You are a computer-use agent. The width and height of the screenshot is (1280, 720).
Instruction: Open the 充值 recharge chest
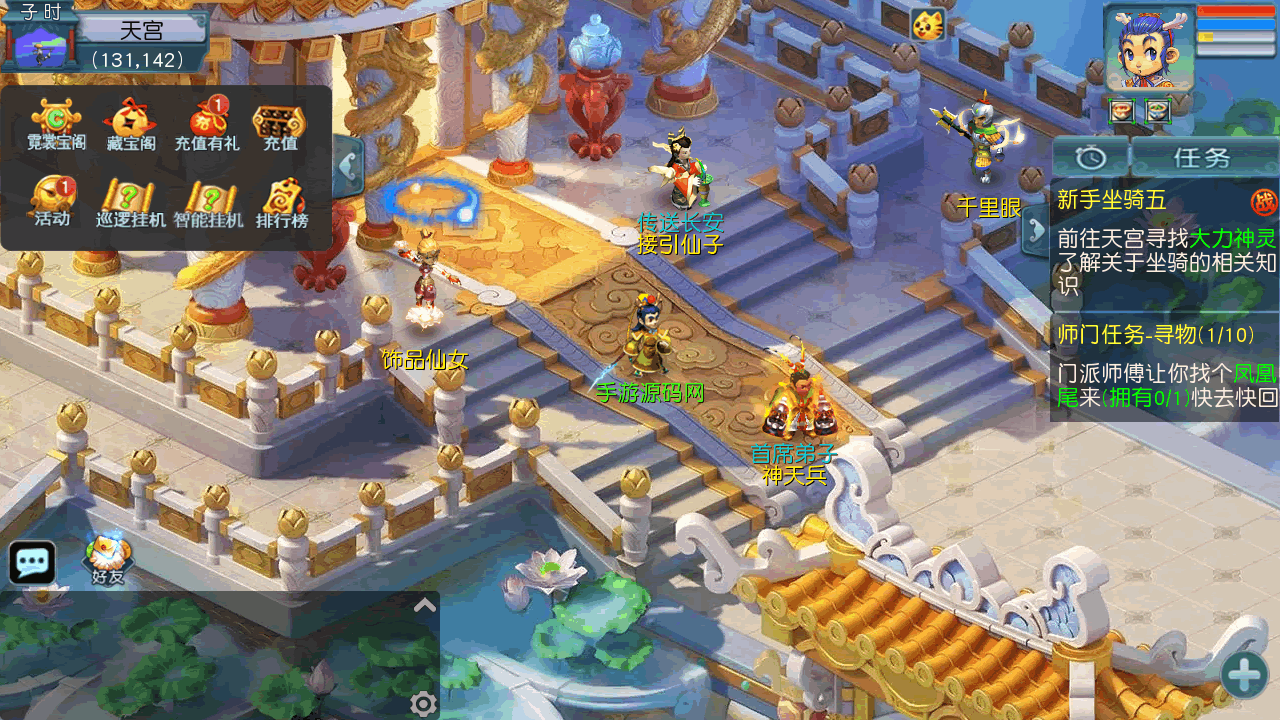pyautogui.click(x=280, y=124)
